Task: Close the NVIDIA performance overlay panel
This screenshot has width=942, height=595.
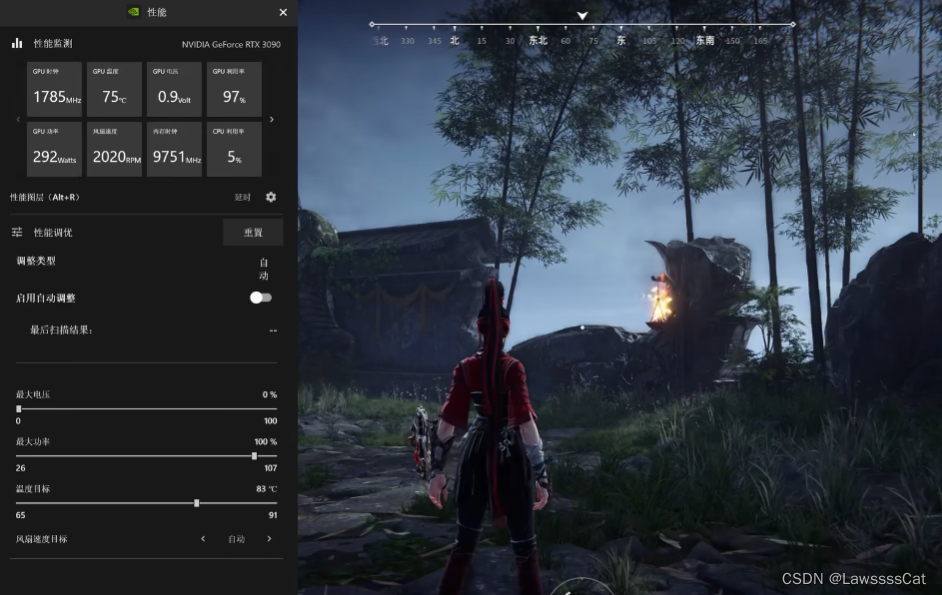Action: click(x=283, y=12)
